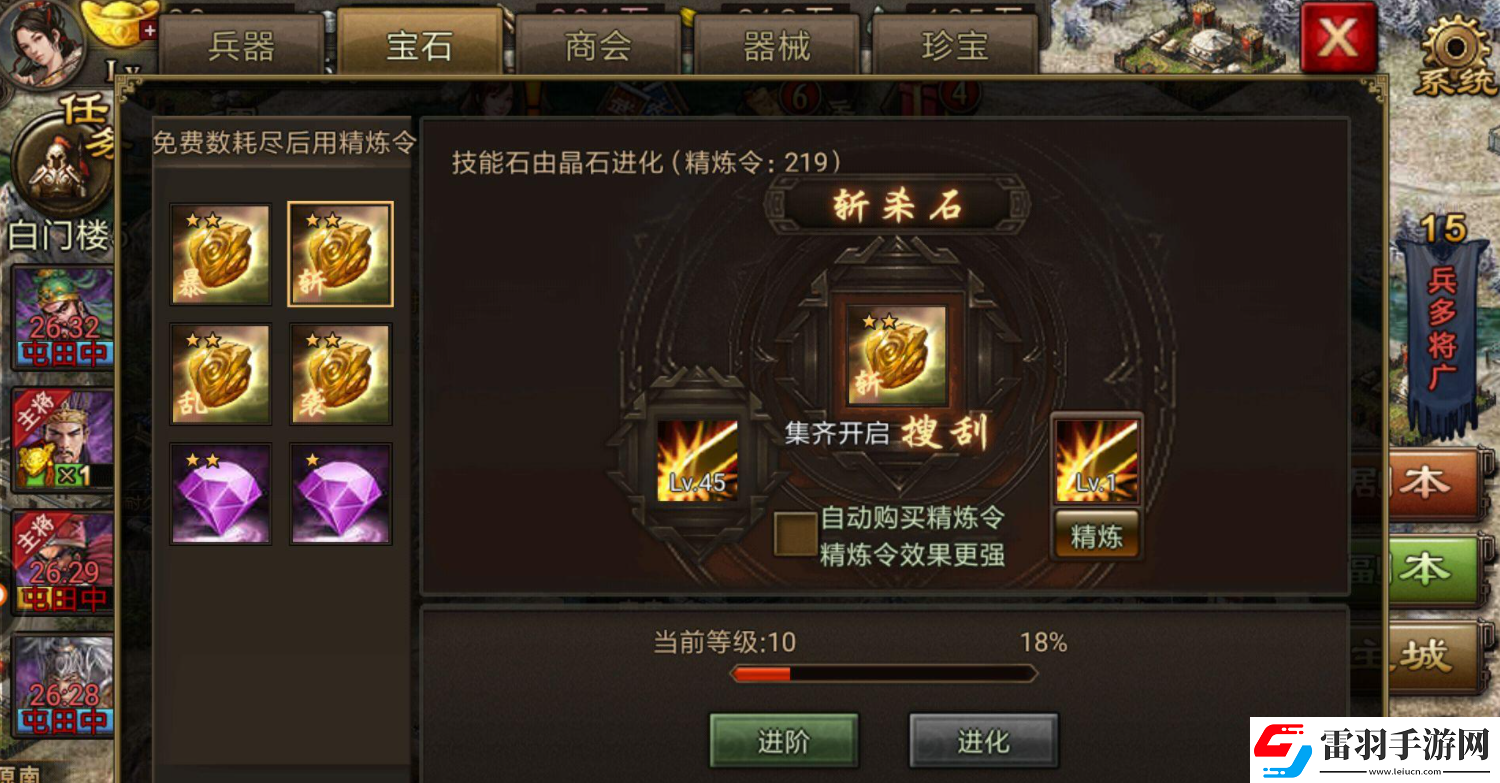Screen dimensions: 1500x783
Task: Click the 白门楼 NPC avatar
Action: click(58, 160)
